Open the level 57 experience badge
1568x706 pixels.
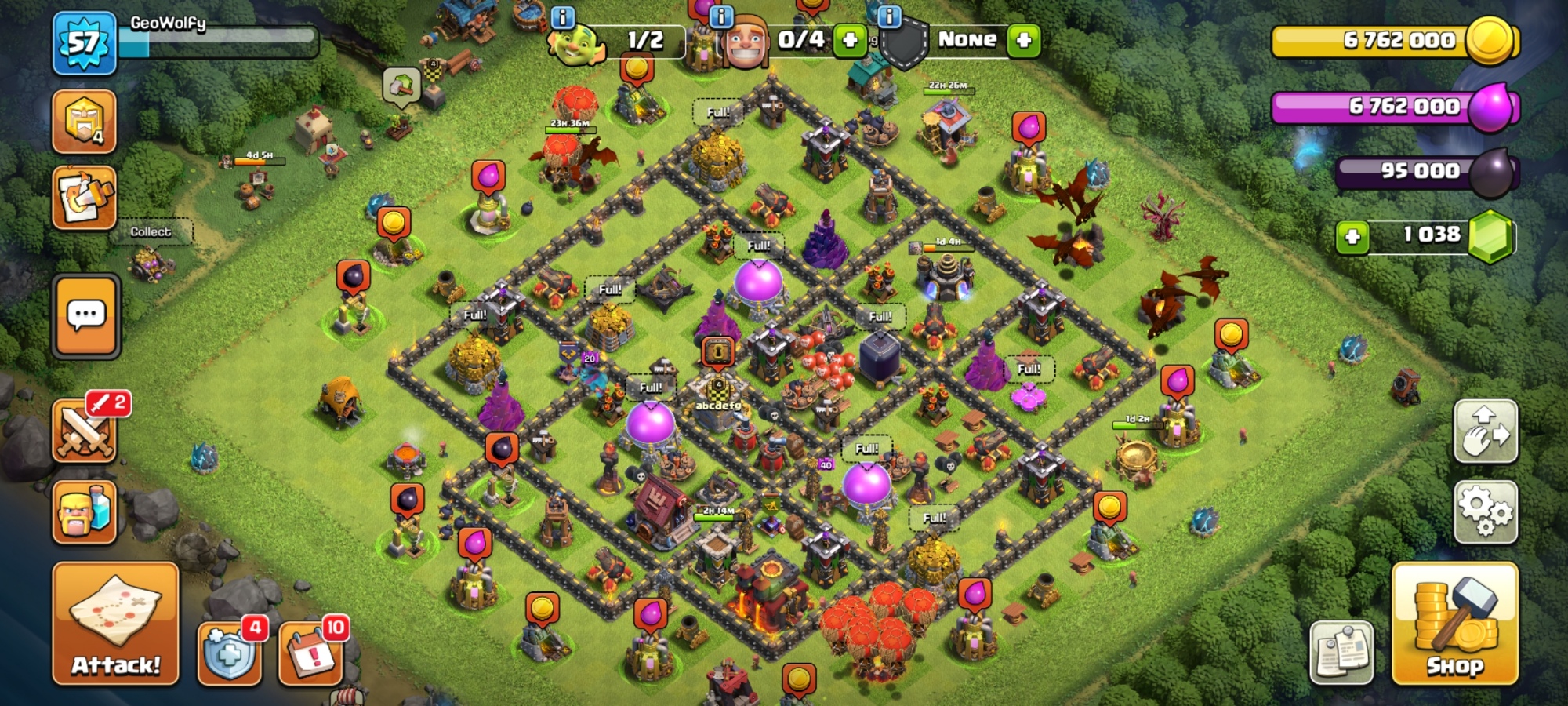point(85,43)
